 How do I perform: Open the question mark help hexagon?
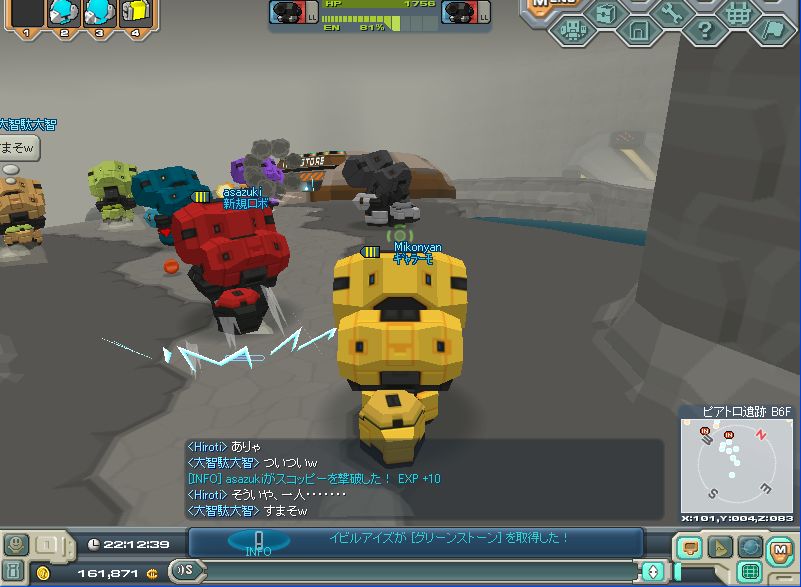click(x=704, y=30)
